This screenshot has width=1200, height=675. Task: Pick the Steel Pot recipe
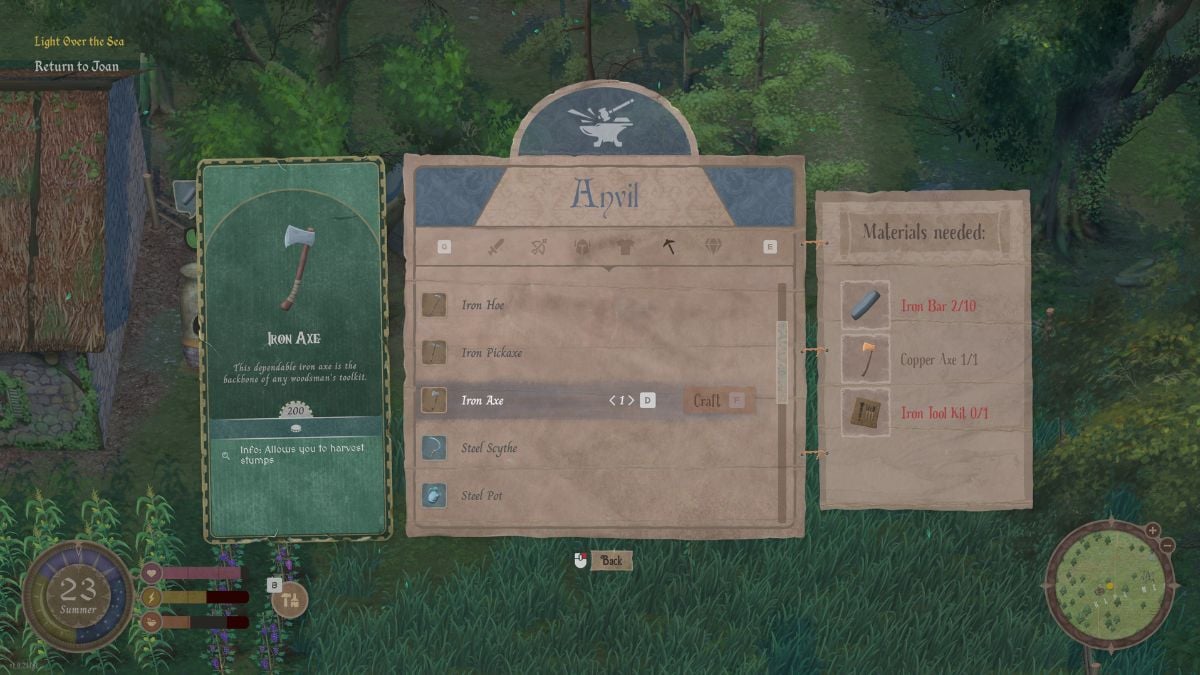click(x=480, y=496)
